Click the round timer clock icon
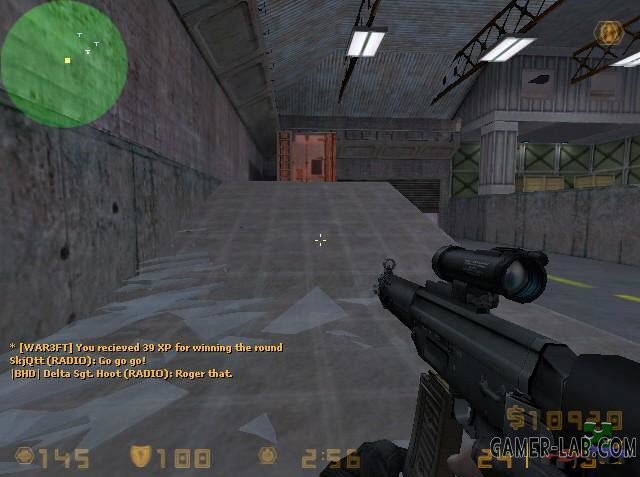640x477 pixels. pyautogui.click(x=267, y=457)
